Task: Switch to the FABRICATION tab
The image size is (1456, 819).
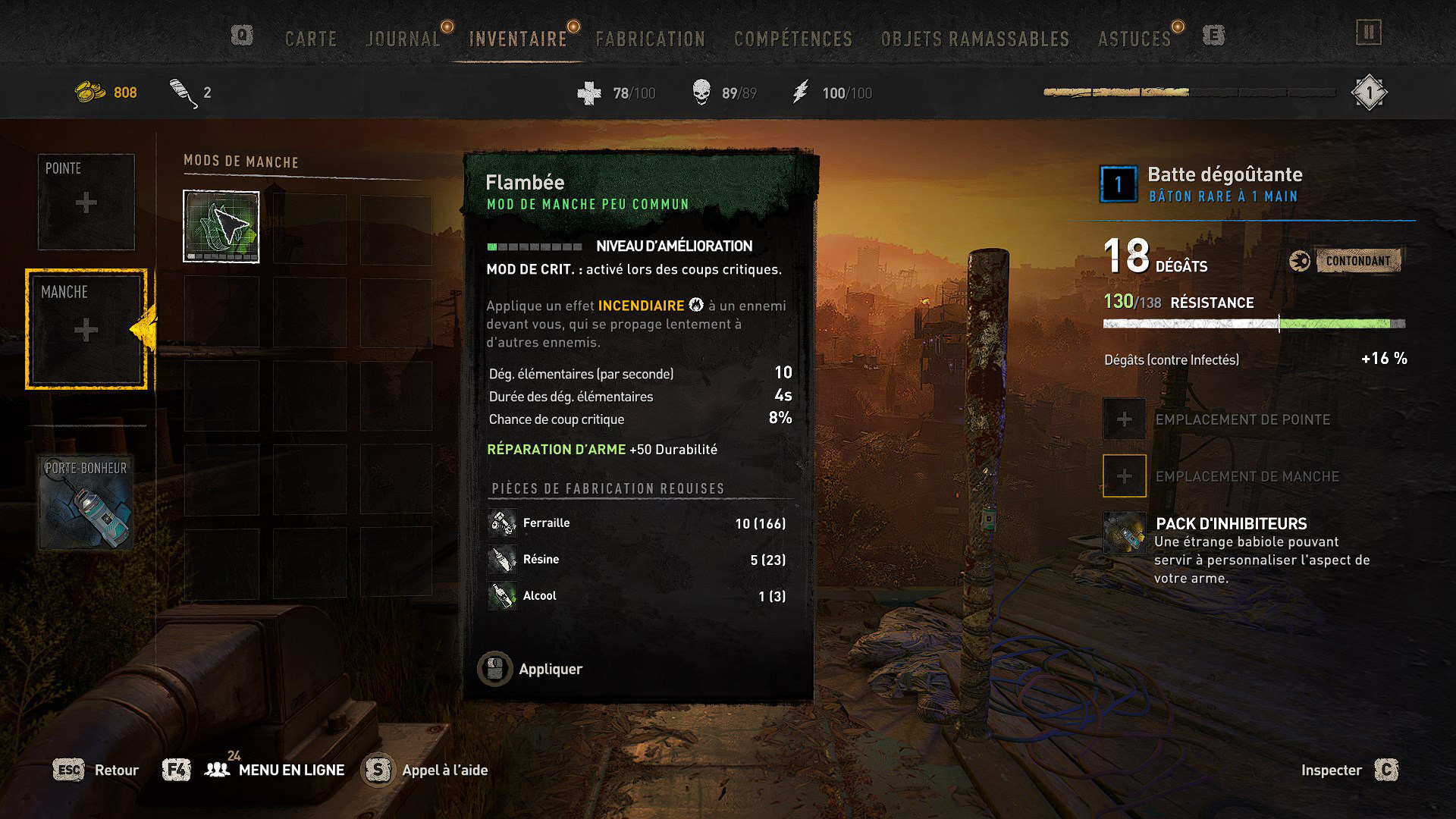Action: click(x=651, y=38)
